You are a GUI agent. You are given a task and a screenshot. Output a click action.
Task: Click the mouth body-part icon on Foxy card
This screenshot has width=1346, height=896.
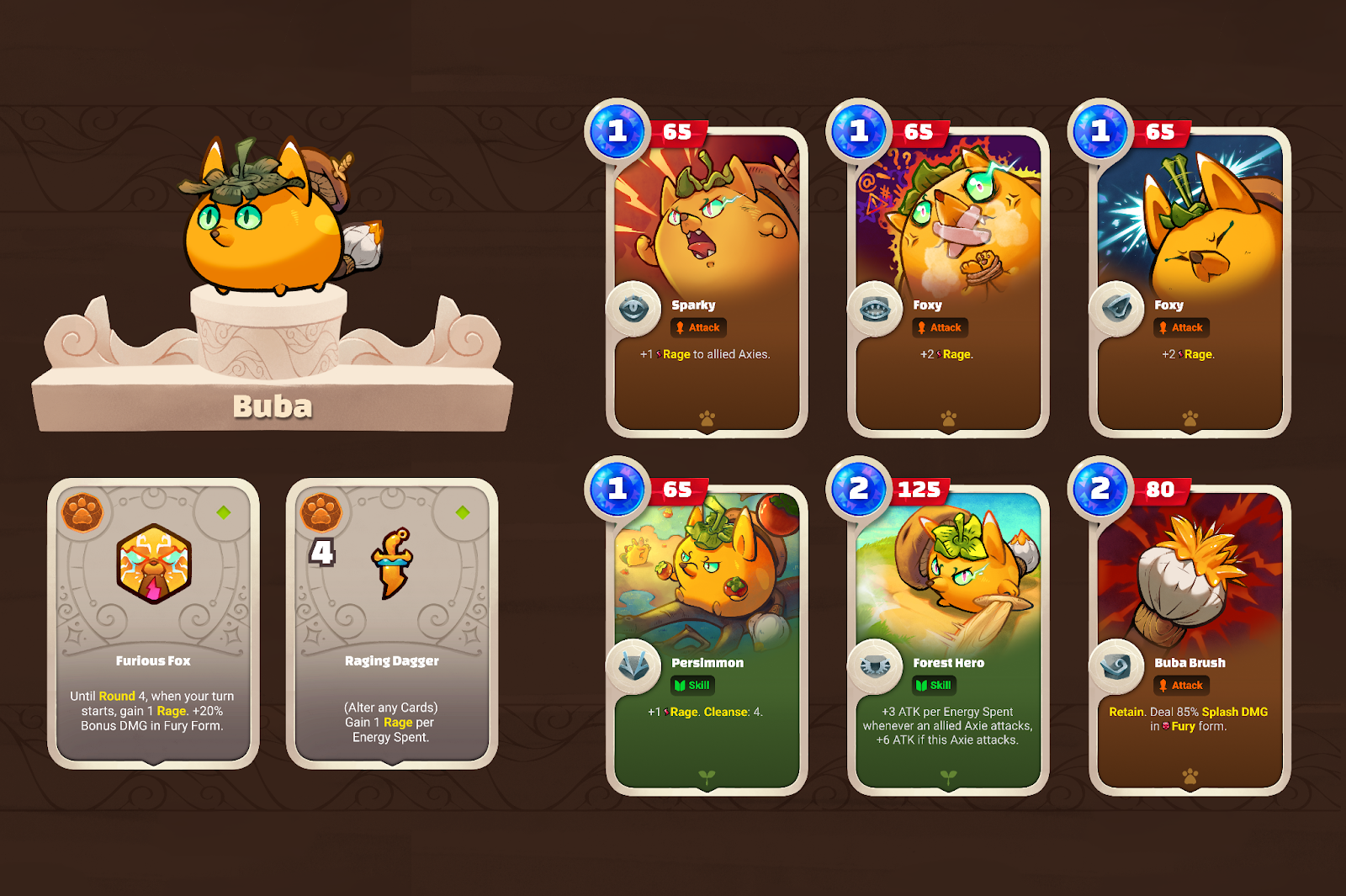pos(875,309)
